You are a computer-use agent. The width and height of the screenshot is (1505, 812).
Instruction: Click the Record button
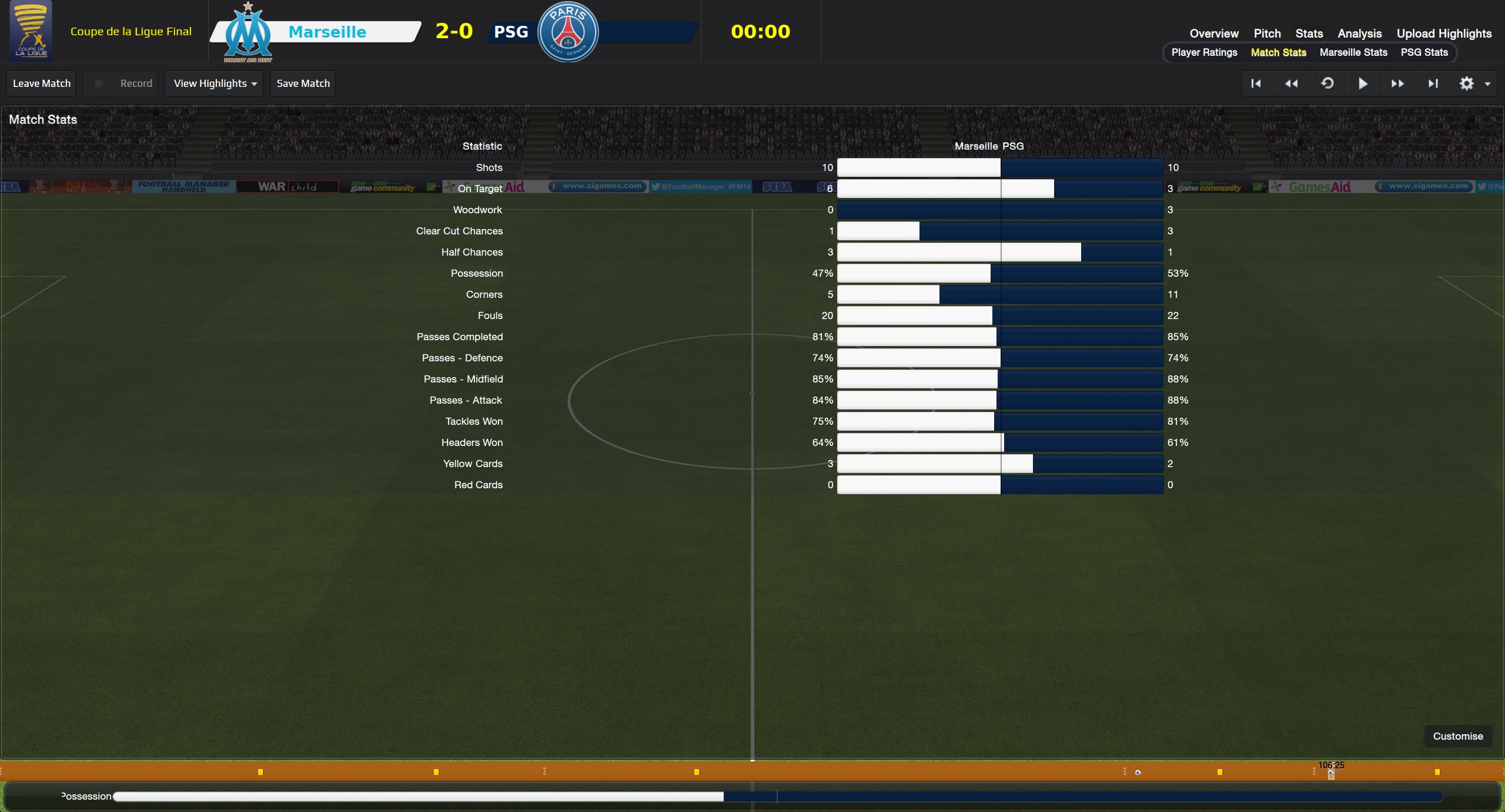click(124, 83)
